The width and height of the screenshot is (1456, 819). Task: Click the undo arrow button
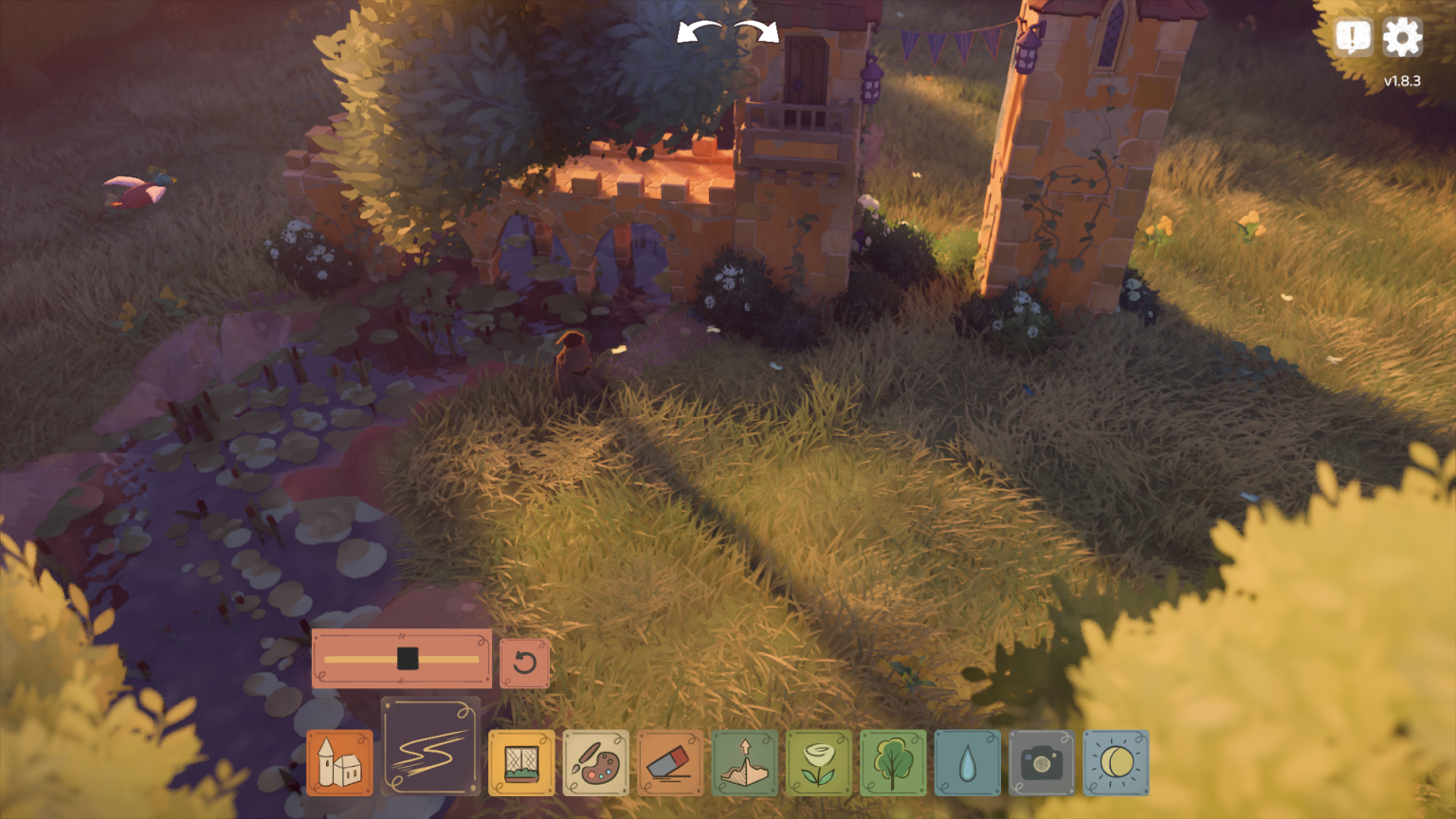click(x=525, y=663)
